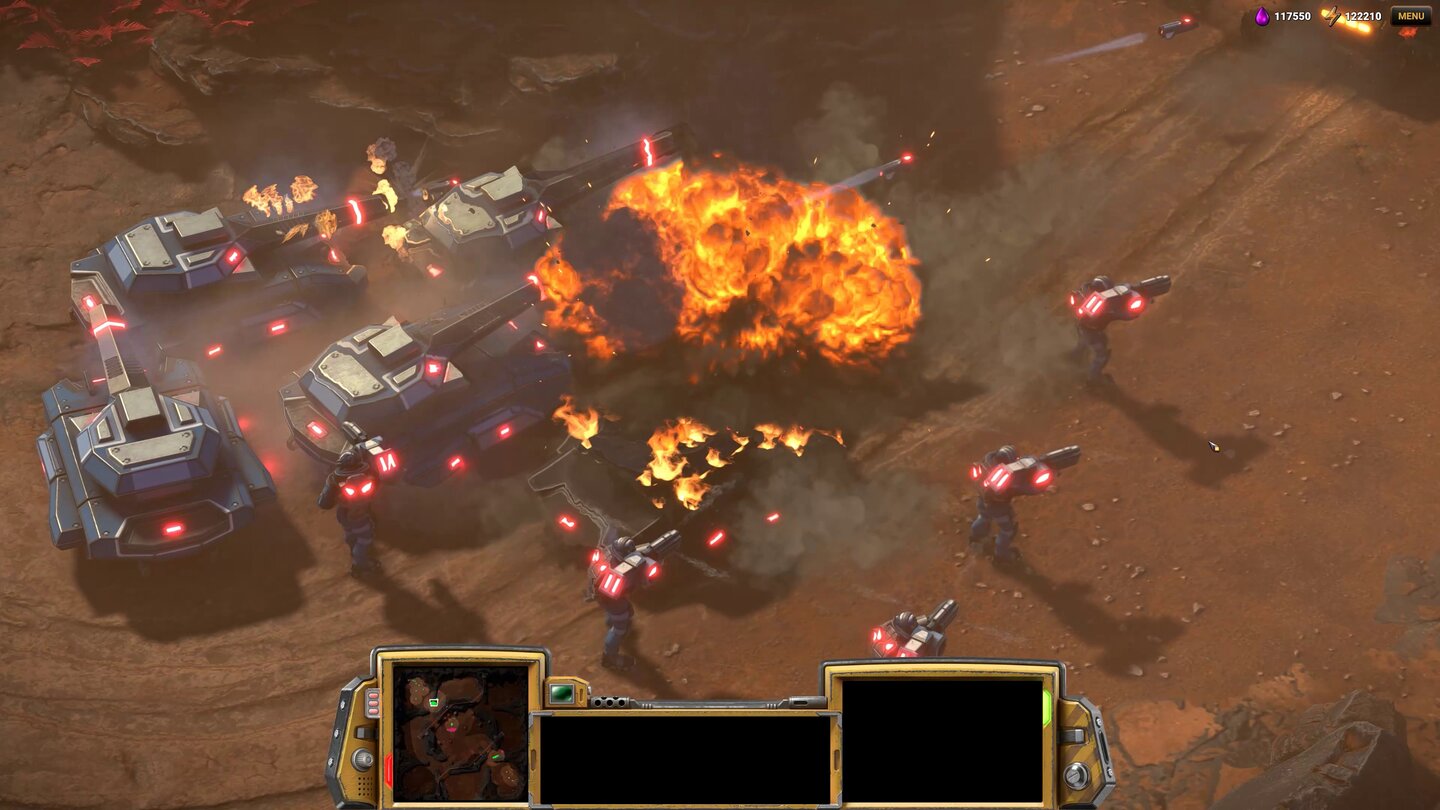The image size is (1440, 810).
Task: Toggle the right console dial knob
Action: [x=1074, y=774]
